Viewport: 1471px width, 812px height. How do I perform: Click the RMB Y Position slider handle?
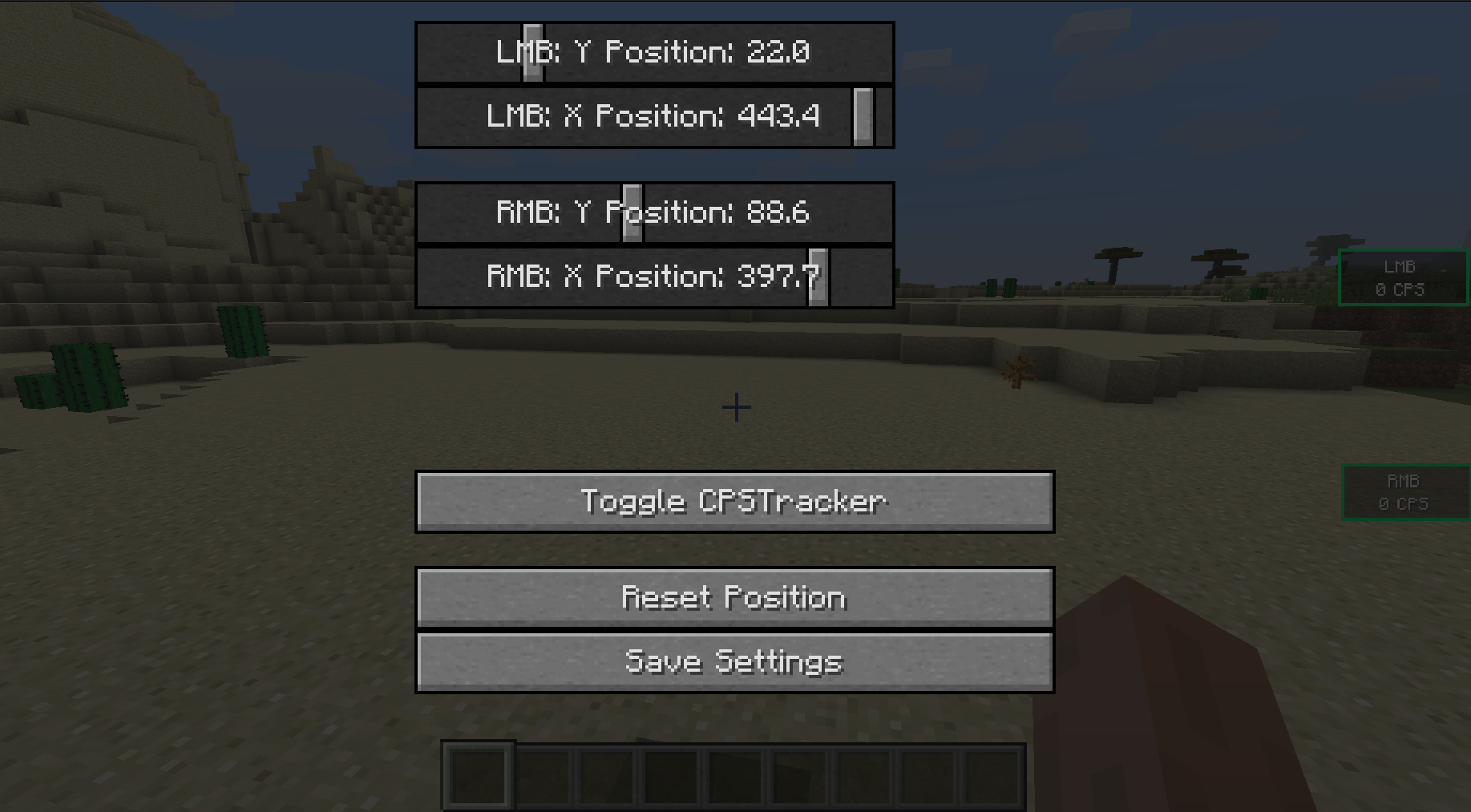pos(632,213)
